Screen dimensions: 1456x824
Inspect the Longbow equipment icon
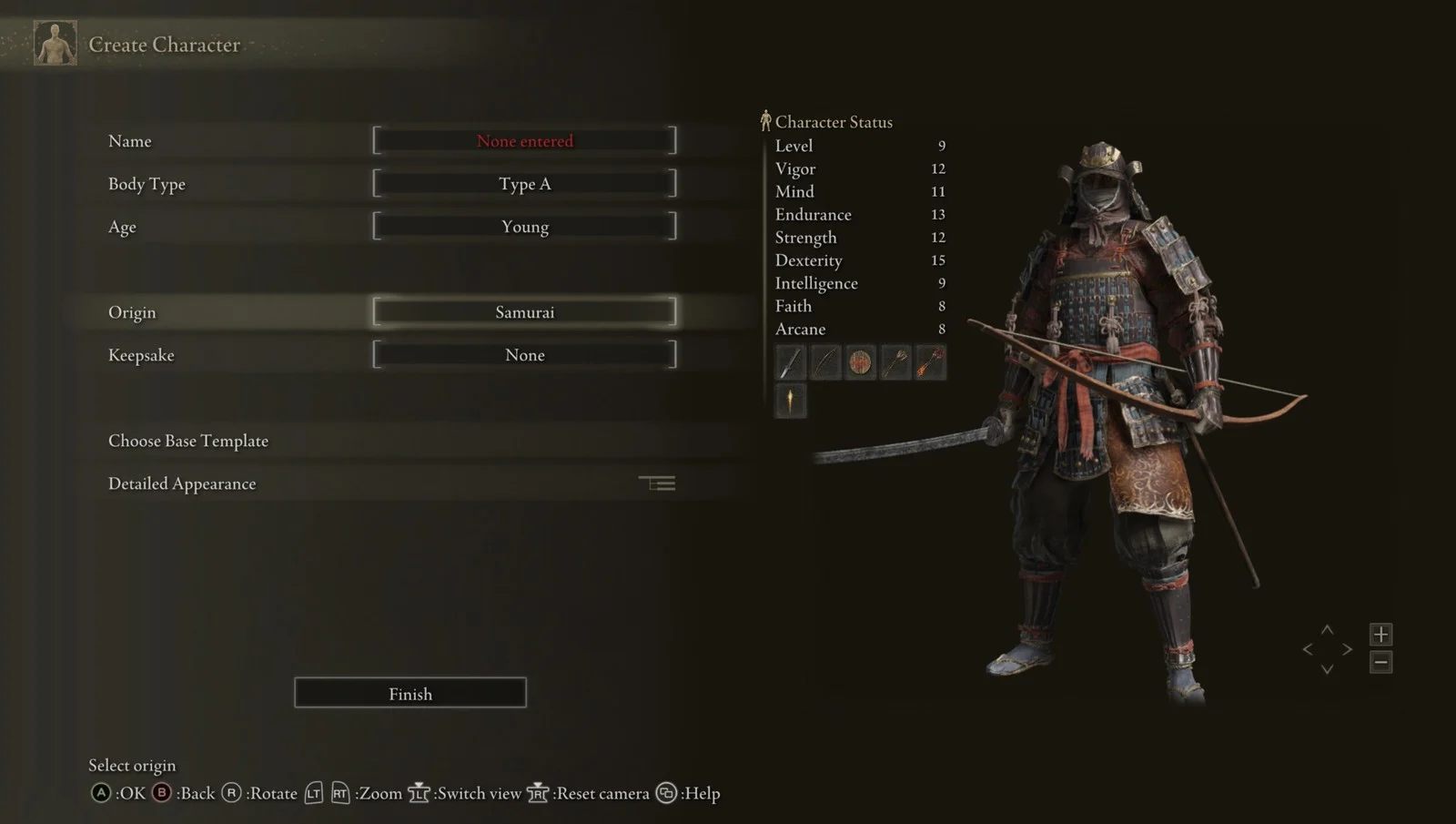pos(824,361)
